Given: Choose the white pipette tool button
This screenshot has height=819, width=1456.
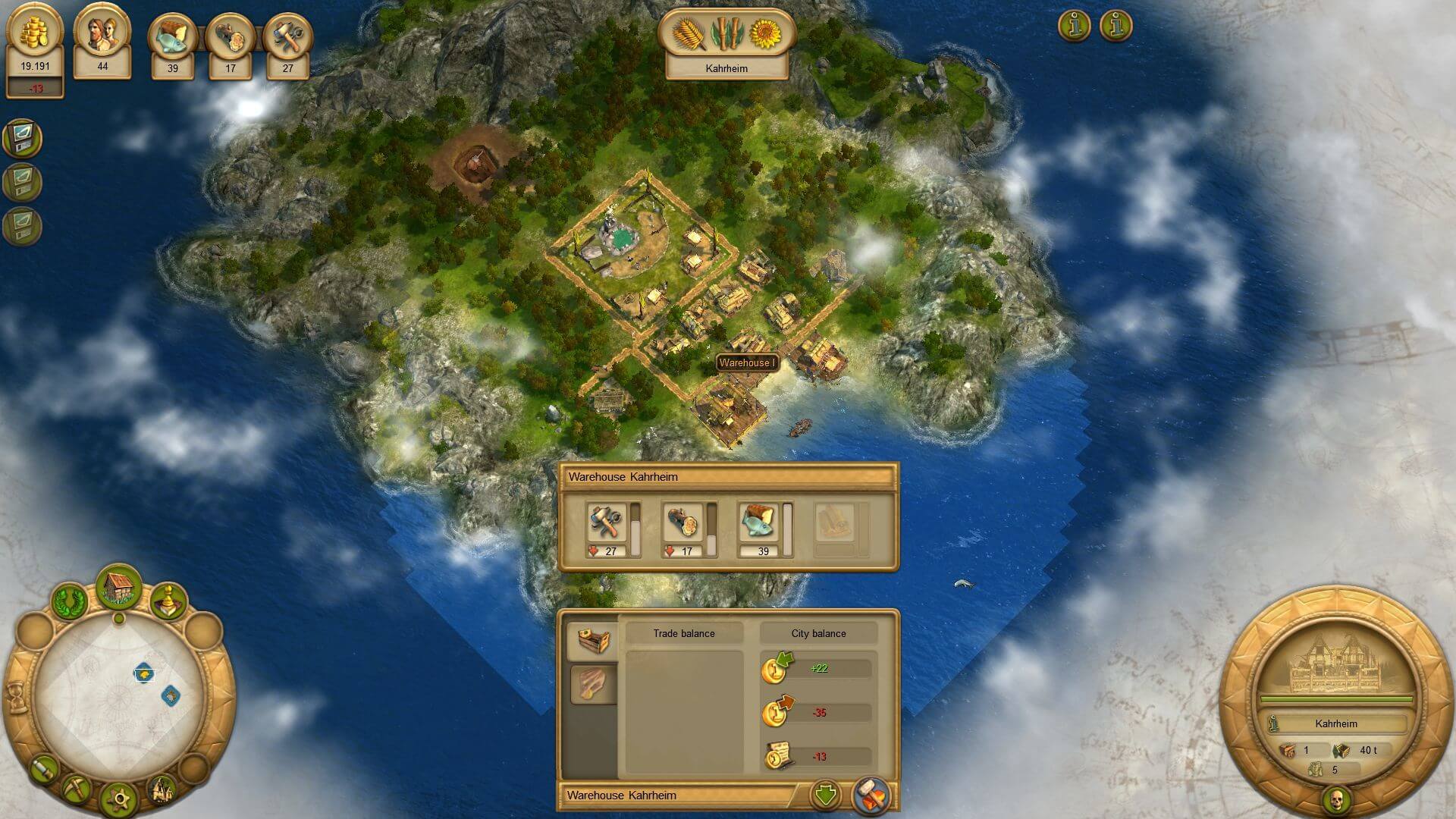Looking at the screenshot, I should (45, 769).
